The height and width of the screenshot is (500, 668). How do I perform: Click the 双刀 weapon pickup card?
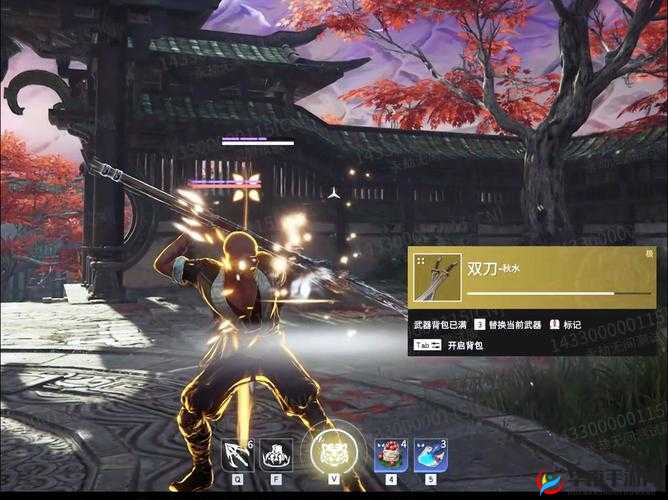pyautogui.click(x=532, y=276)
